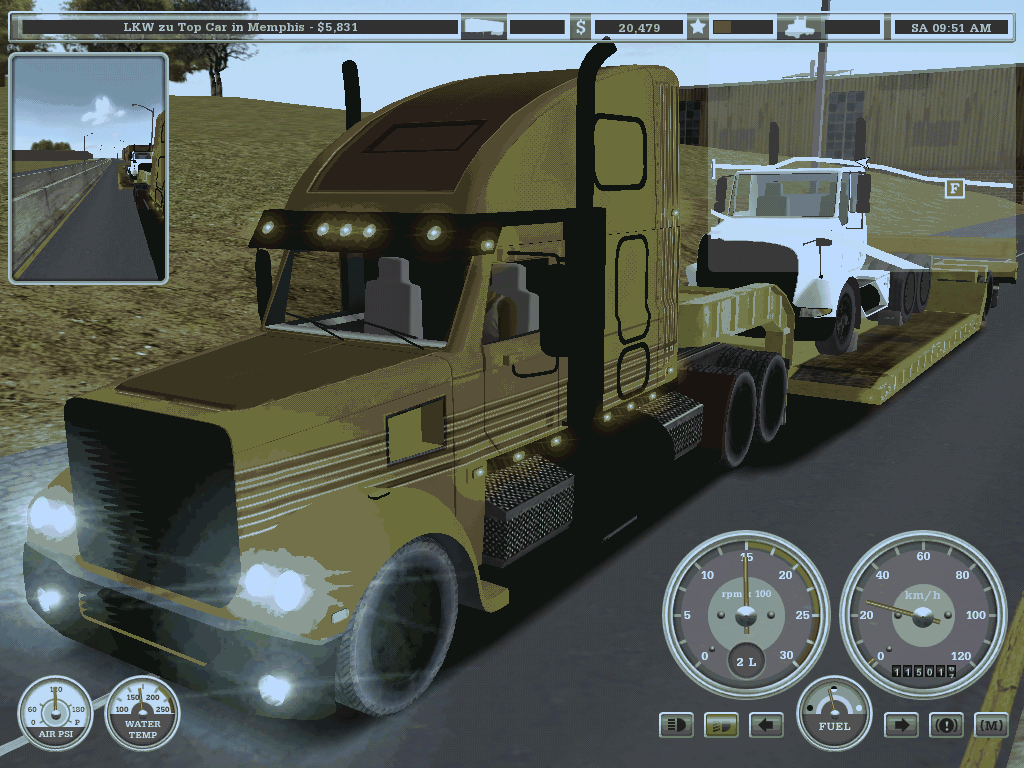Screen dimensions: 1024x768
Task: Toggle the parking brake exclamation button
Action: tap(946, 724)
